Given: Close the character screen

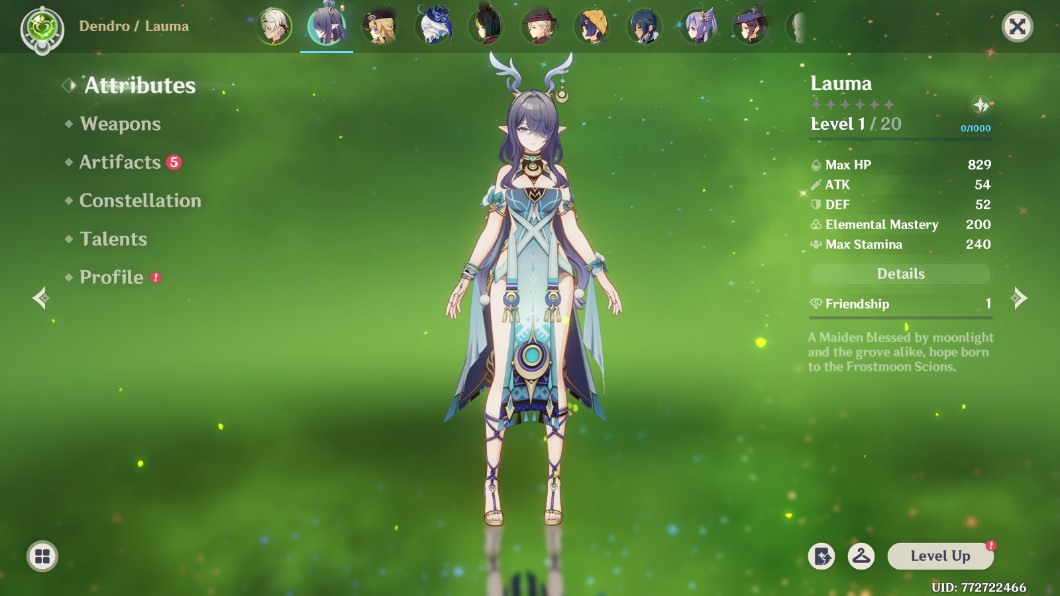Looking at the screenshot, I should click(x=1017, y=27).
